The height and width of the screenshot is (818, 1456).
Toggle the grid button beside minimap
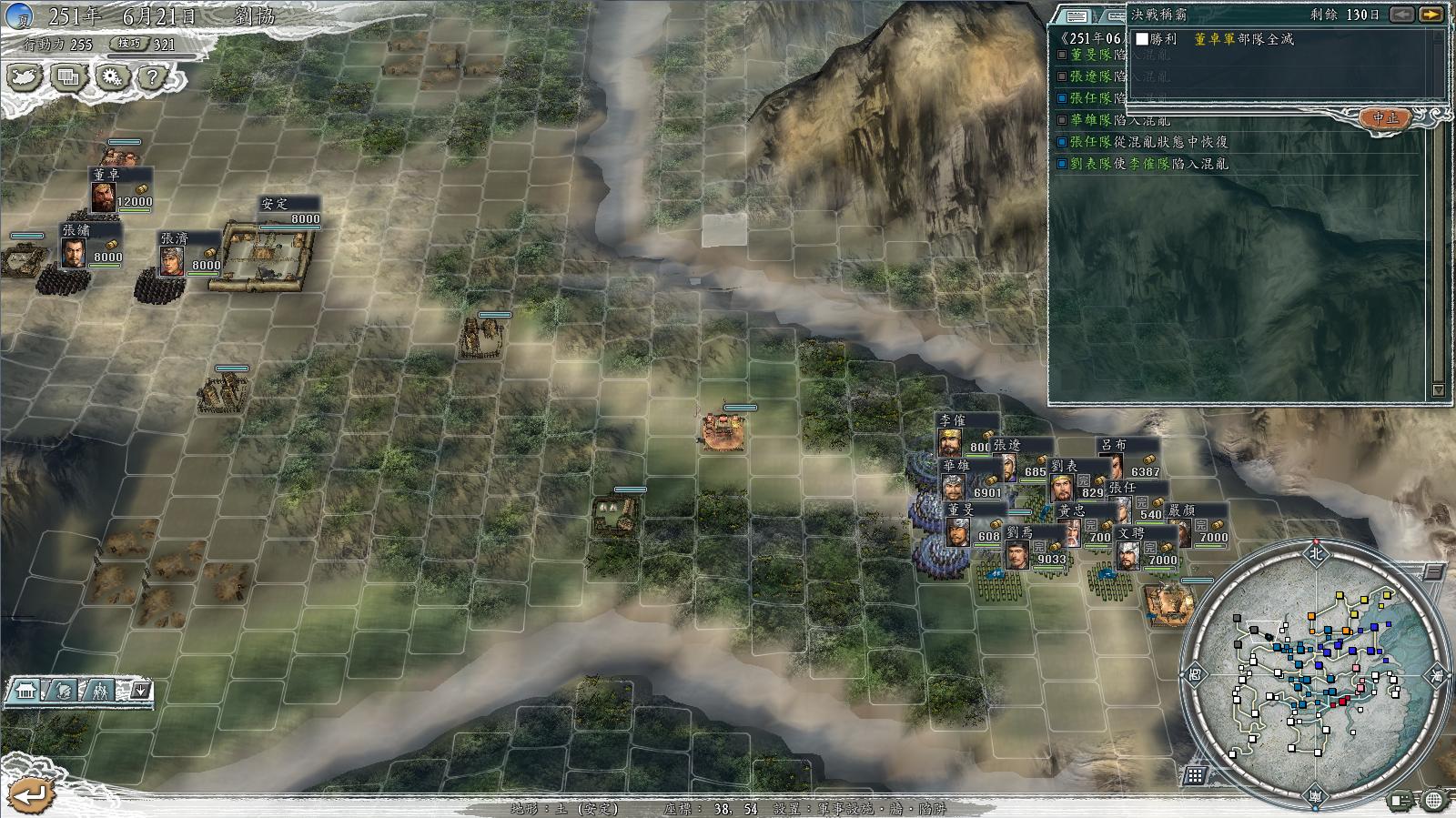[x=1196, y=775]
